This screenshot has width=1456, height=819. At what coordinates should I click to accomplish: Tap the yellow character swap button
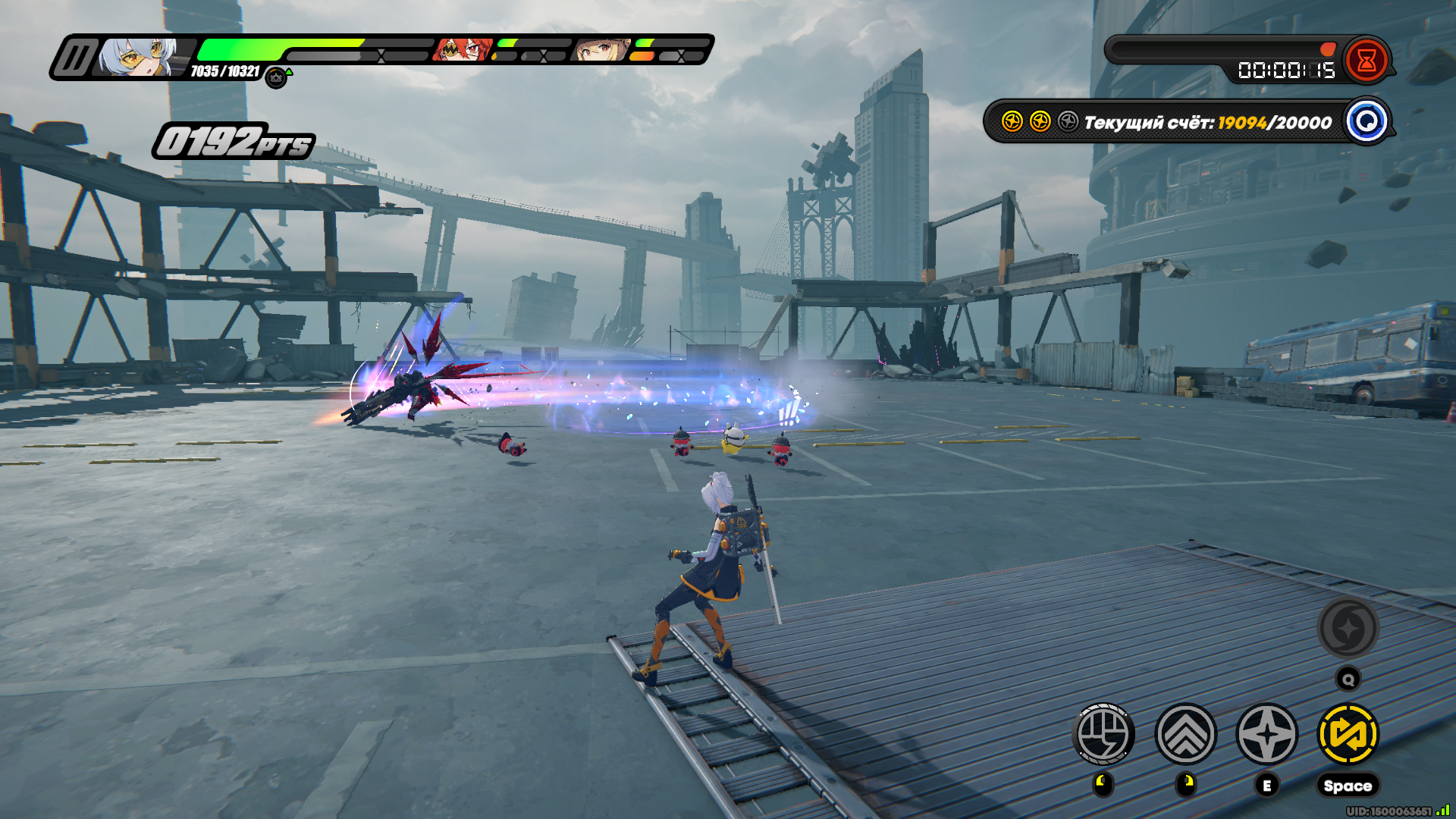pos(1348,734)
